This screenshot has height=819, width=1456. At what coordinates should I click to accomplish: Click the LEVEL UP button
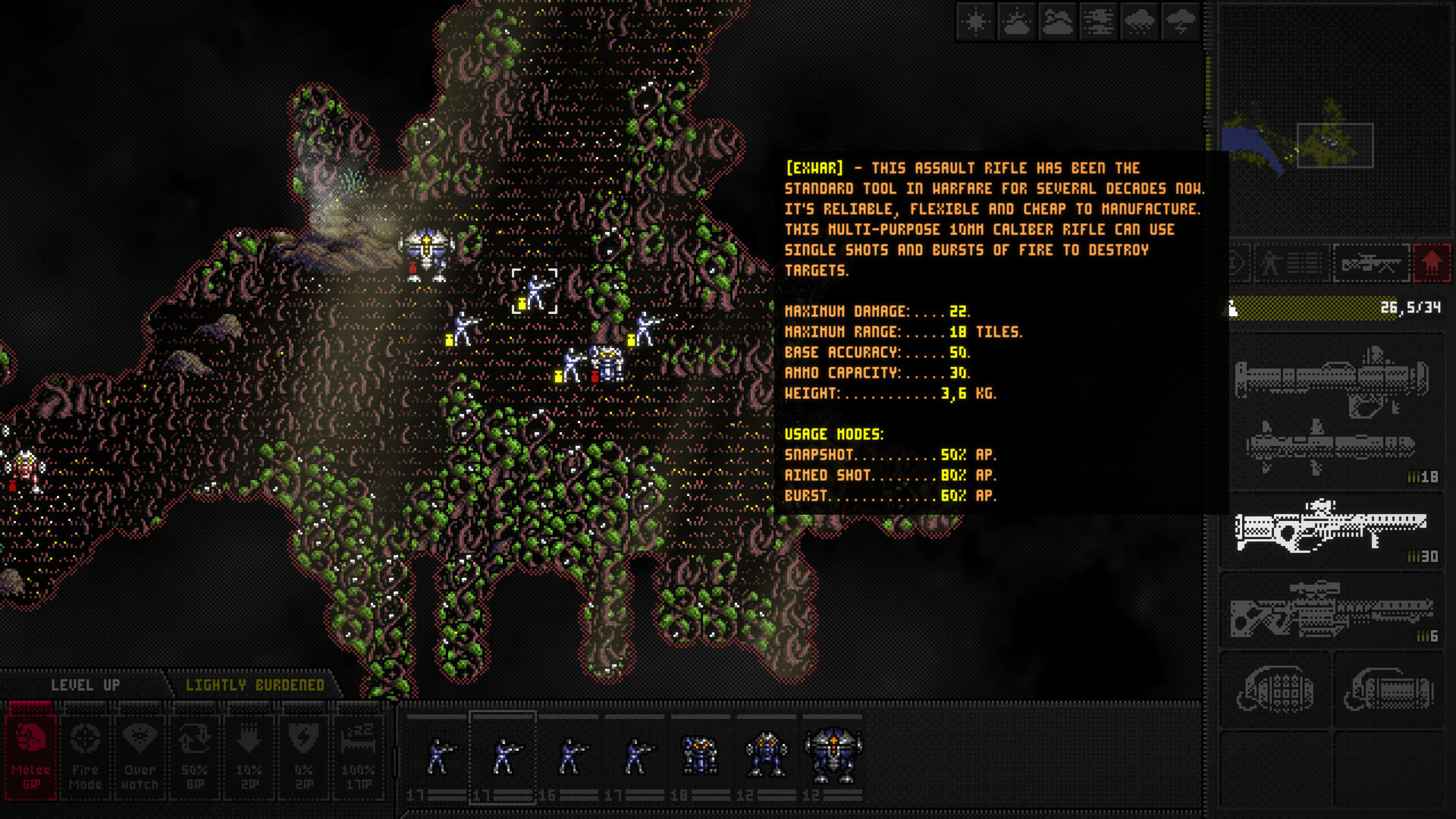[x=86, y=684]
